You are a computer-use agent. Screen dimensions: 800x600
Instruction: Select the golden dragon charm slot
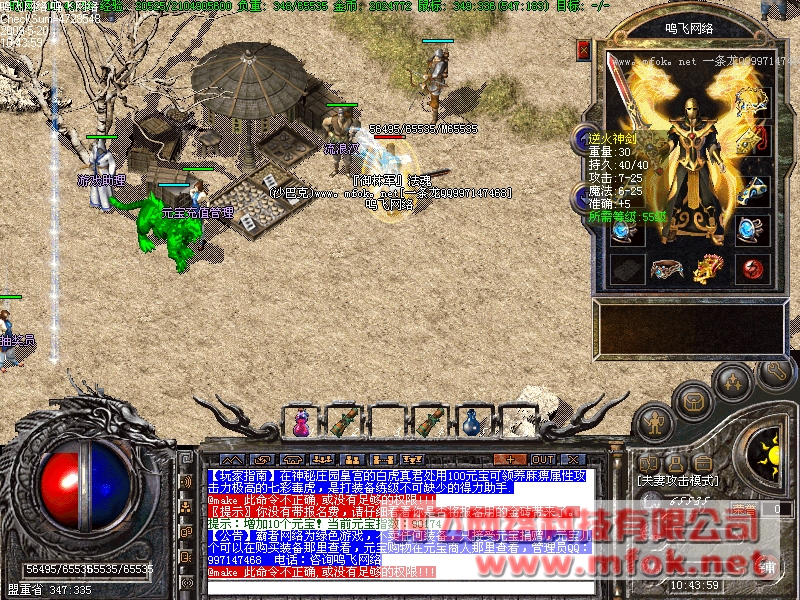(708, 268)
